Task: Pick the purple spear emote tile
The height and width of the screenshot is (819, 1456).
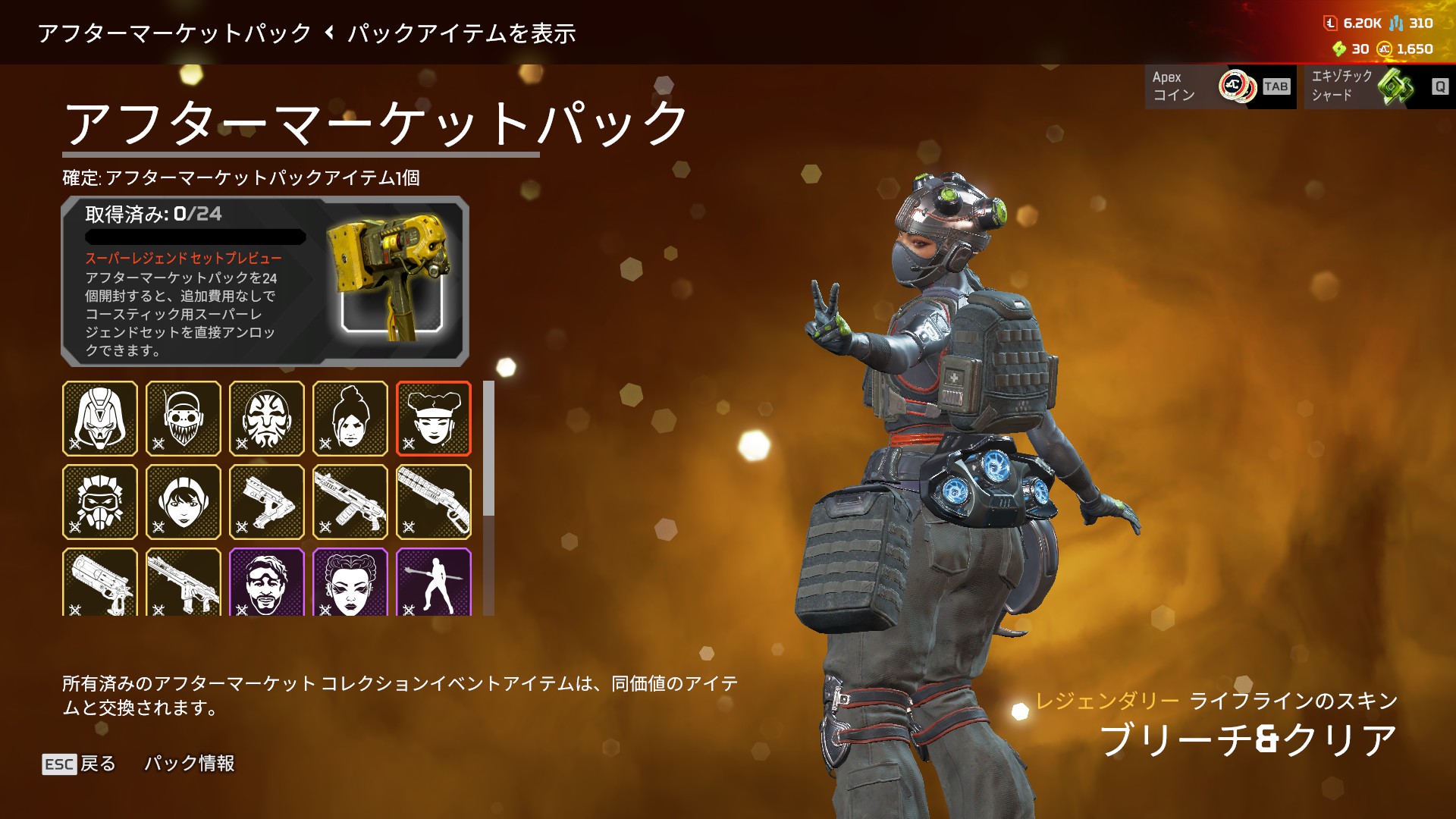Action: (434, 582)
